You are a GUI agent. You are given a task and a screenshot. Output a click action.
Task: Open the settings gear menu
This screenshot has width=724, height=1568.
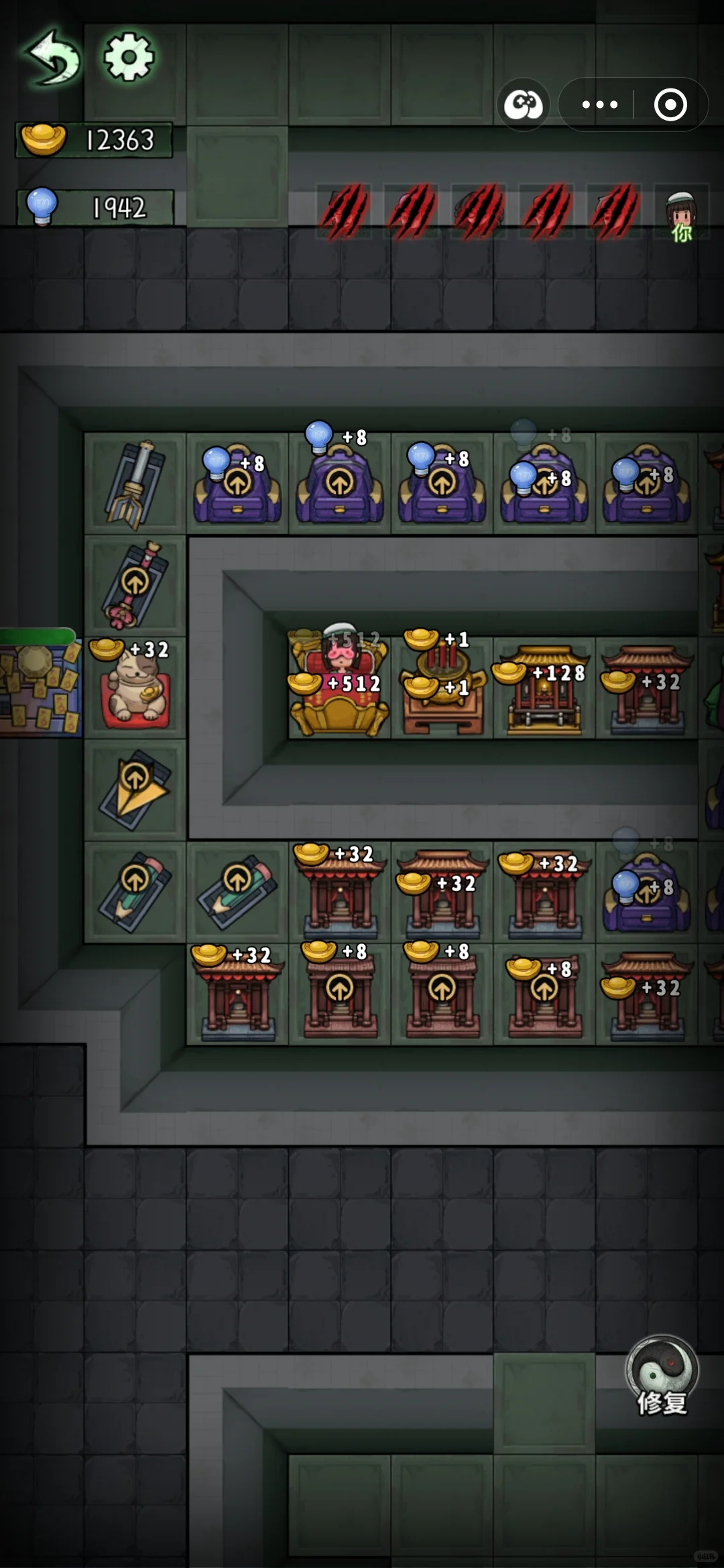pyautogui.click(x=129, y=58)
